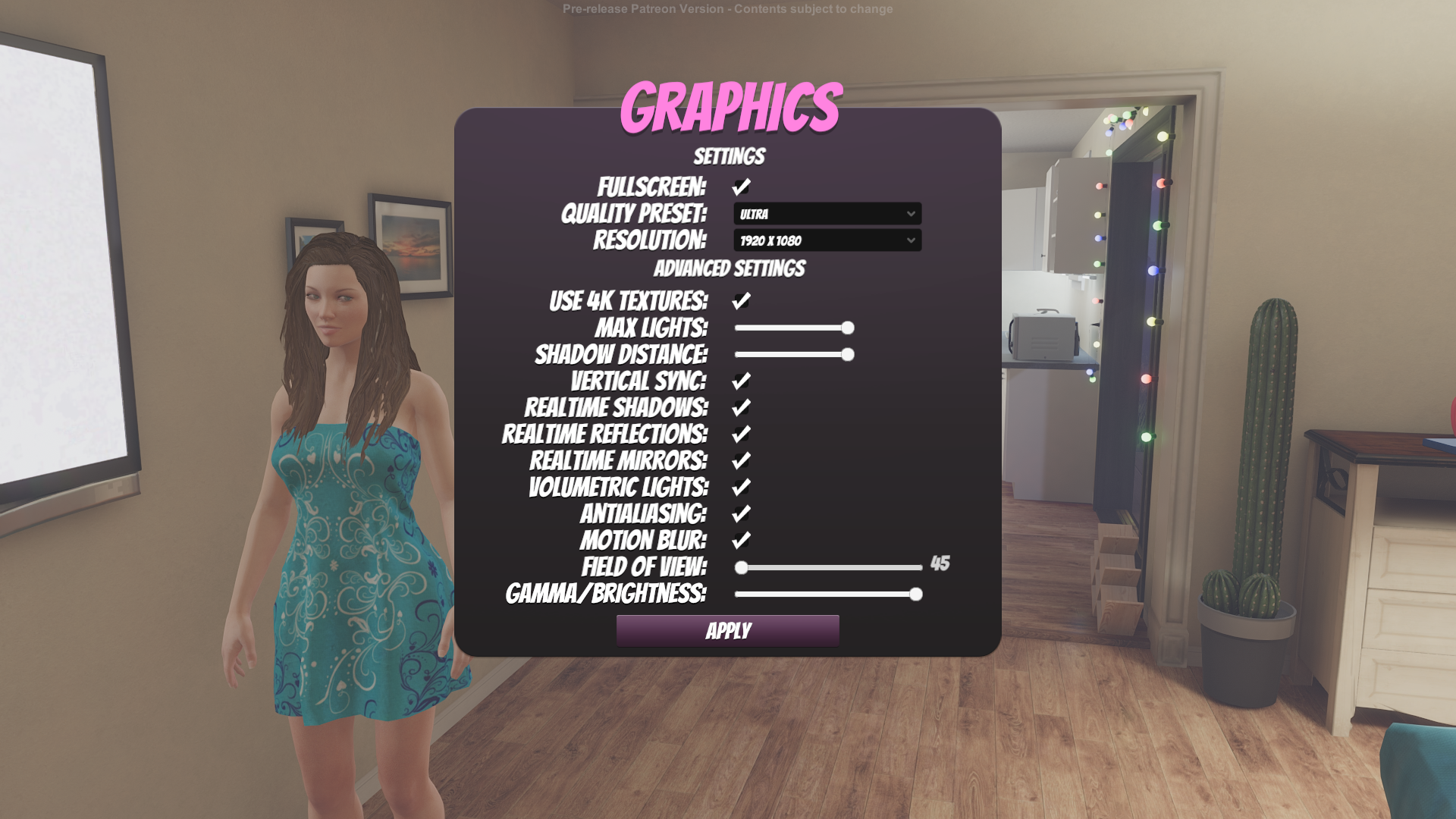
Task: Click the Max Lights slider handle
Action: point(847,327)
